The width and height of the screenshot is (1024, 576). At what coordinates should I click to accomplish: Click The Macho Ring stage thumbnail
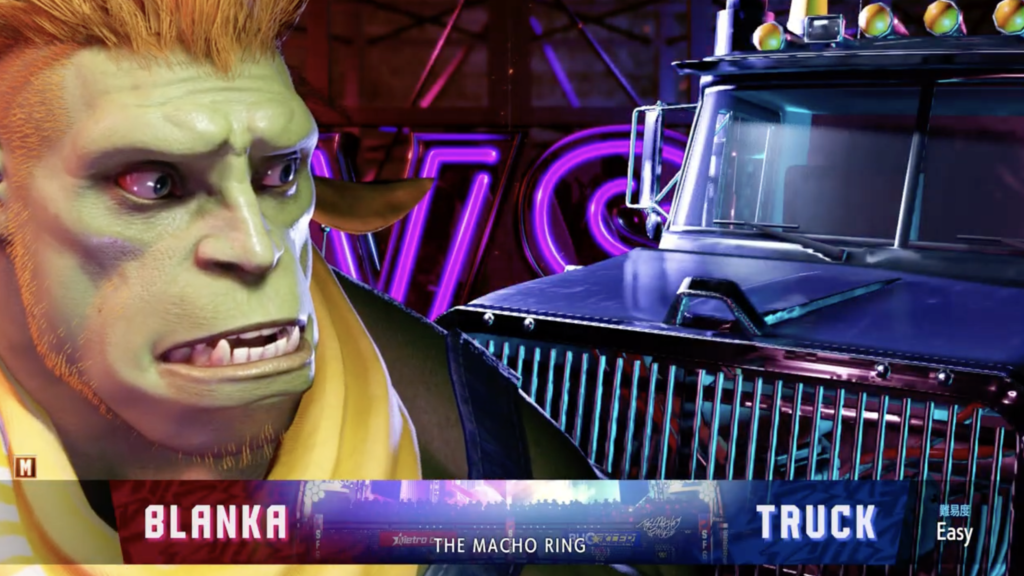(512, 522)
